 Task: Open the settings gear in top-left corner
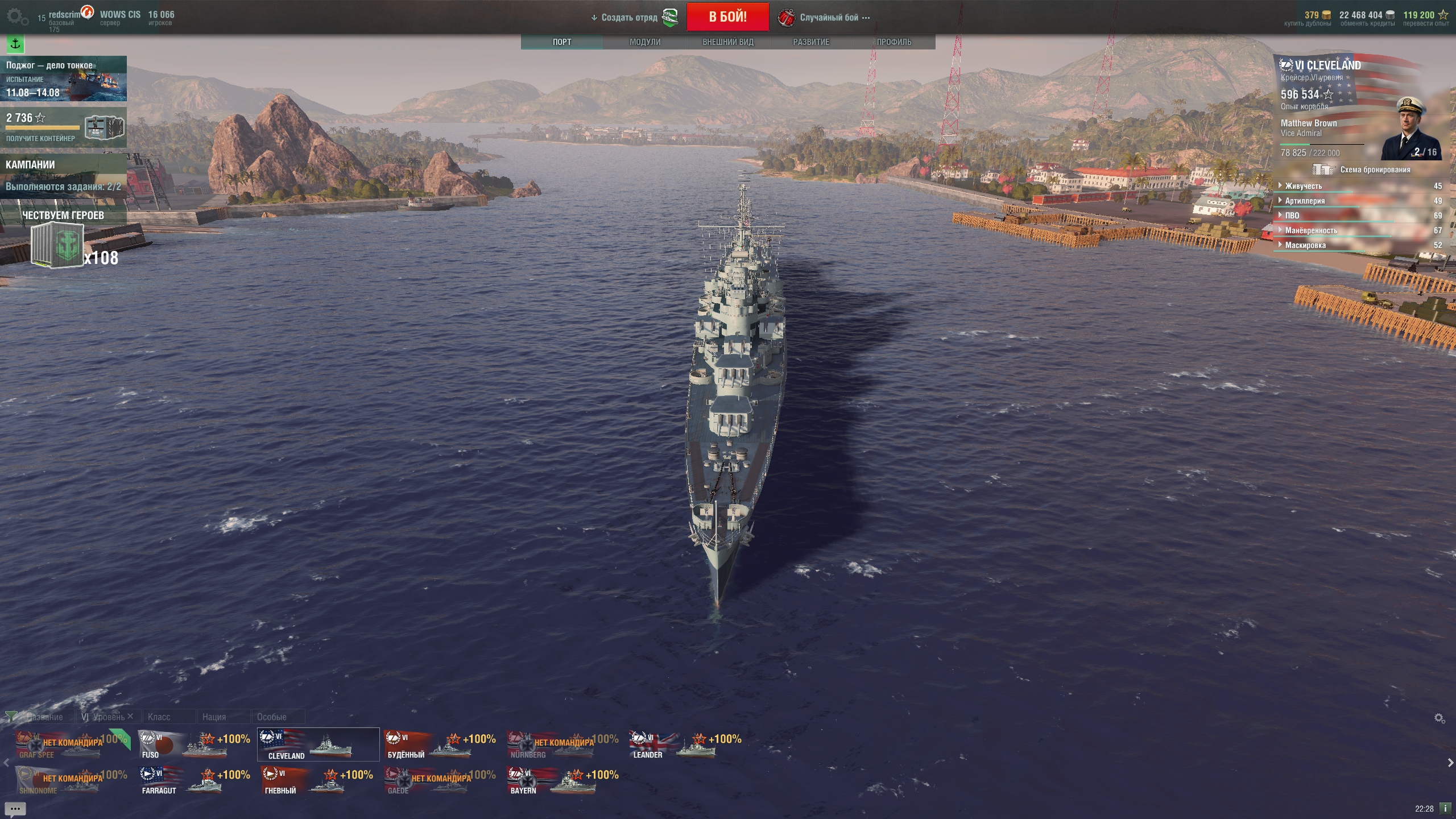(x=16, y=17)
